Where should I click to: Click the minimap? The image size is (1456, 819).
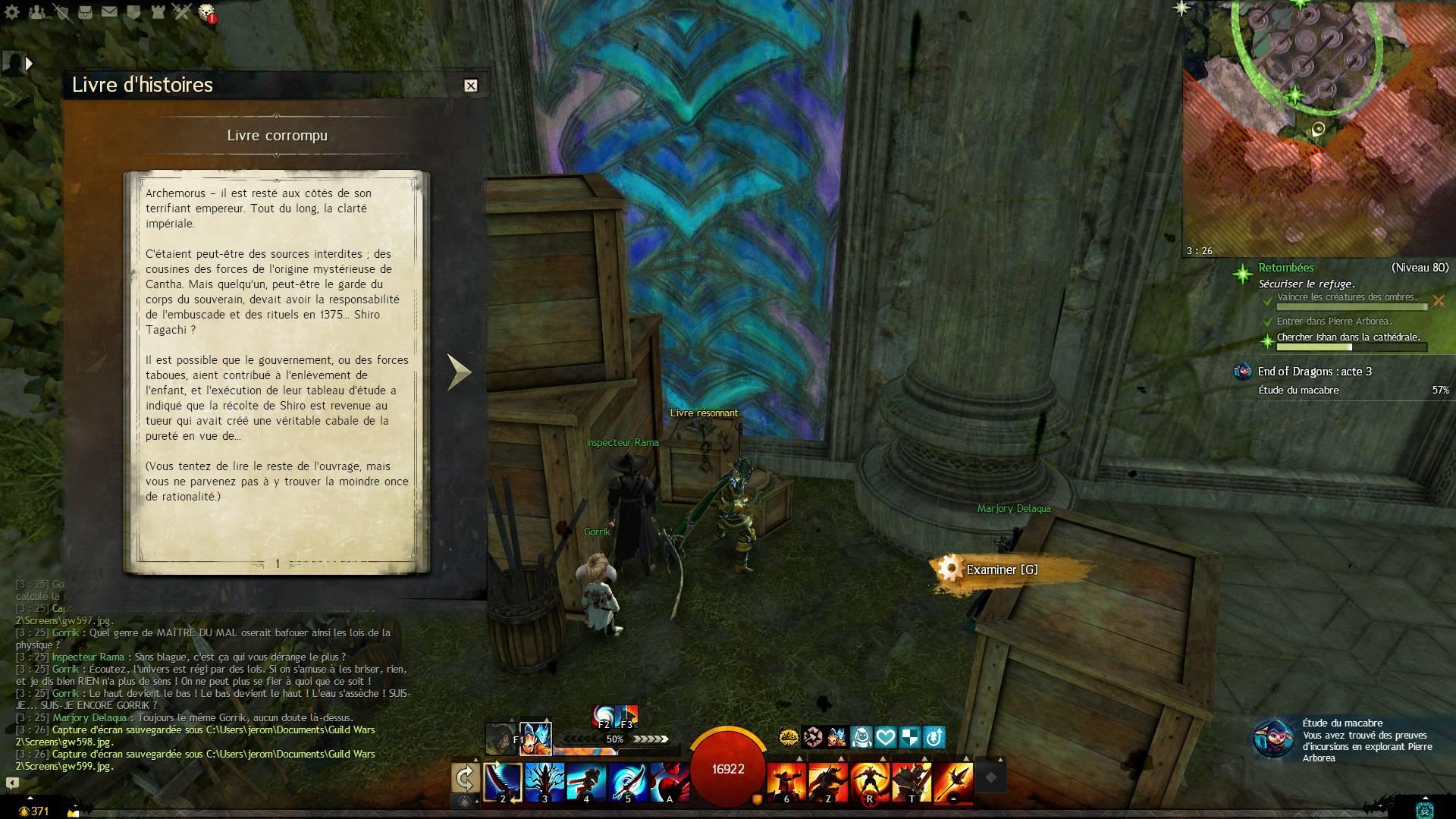click(x=1318, y=129)
